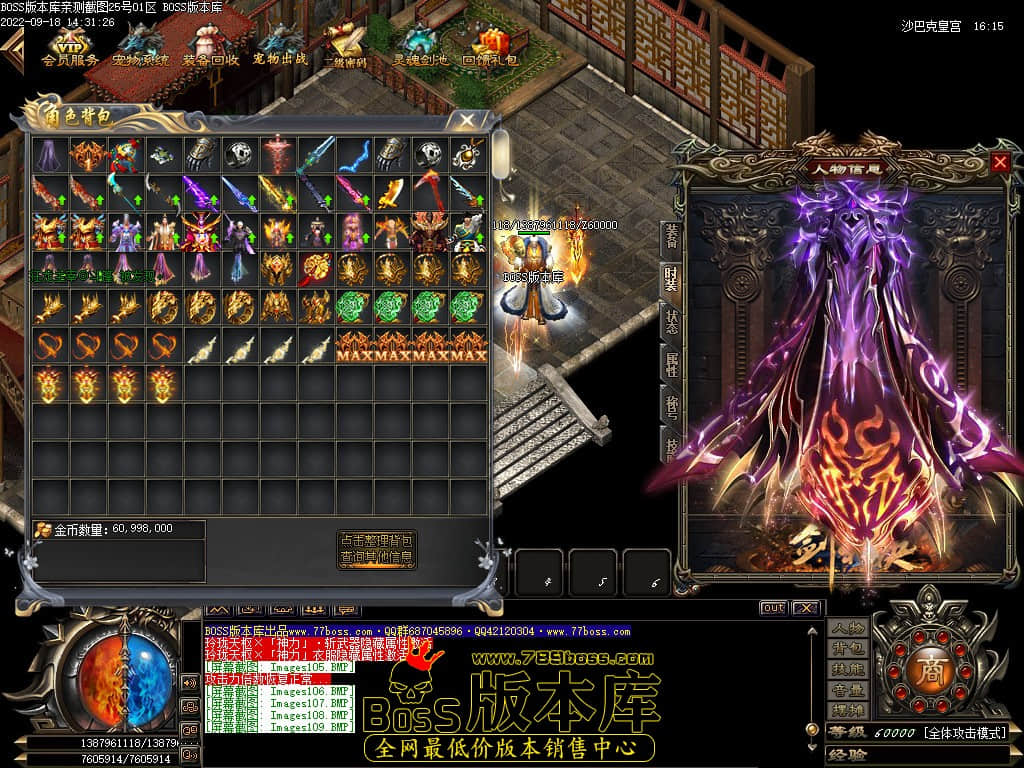Open the VIP 会员服务 menu
Viewport: 1024px width, 768px height.
pos(70,45)
